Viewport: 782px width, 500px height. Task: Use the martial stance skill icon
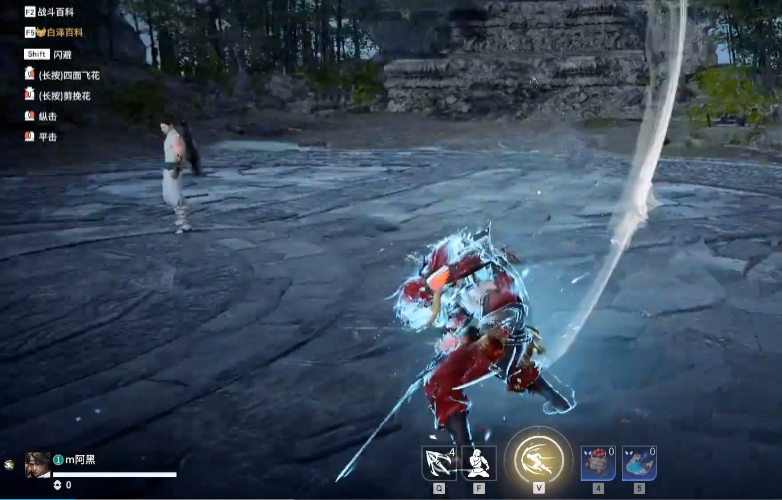tap(479, 463)
